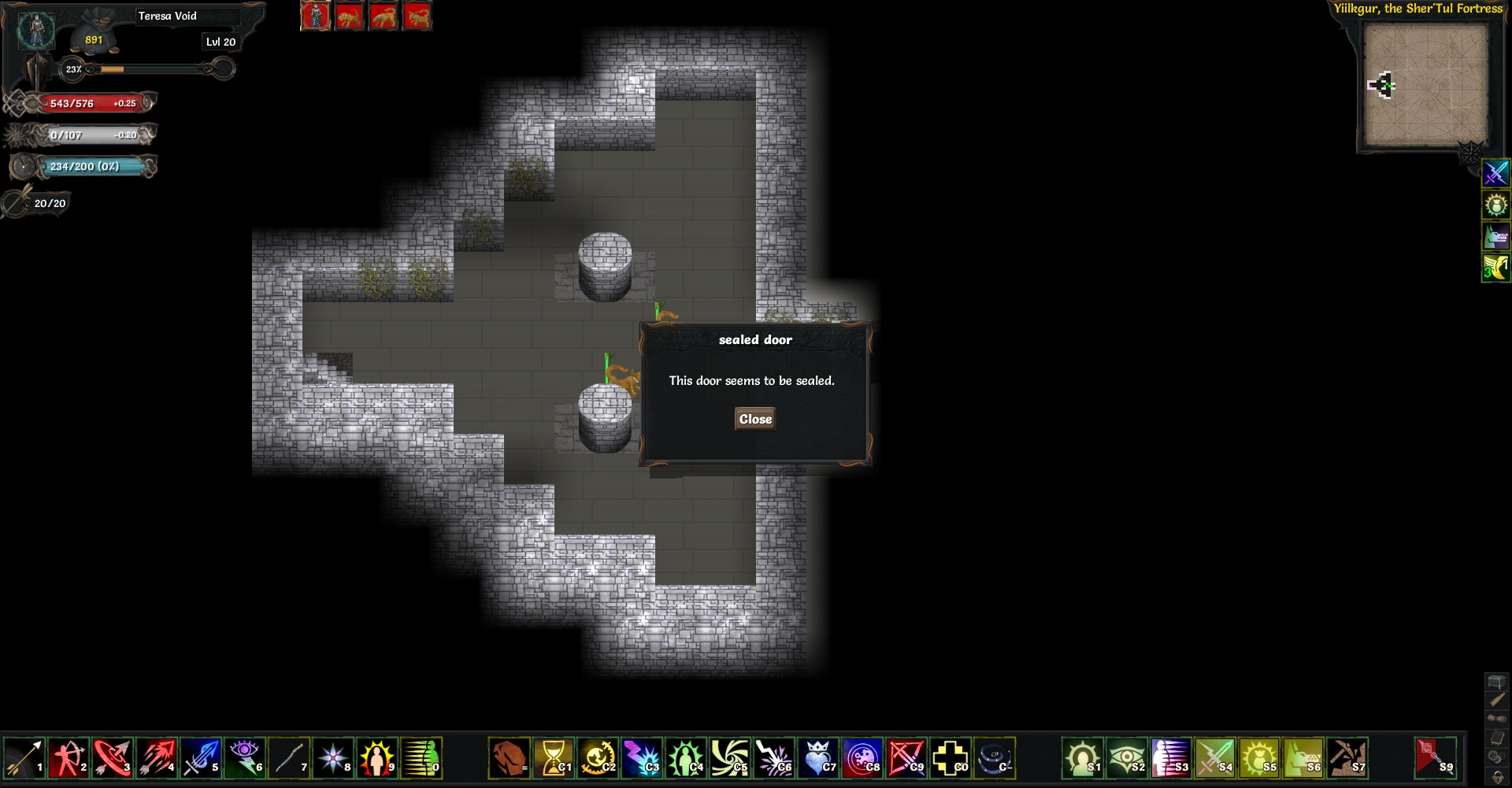Select Teresa Void's party portrait

coord(315,16)
